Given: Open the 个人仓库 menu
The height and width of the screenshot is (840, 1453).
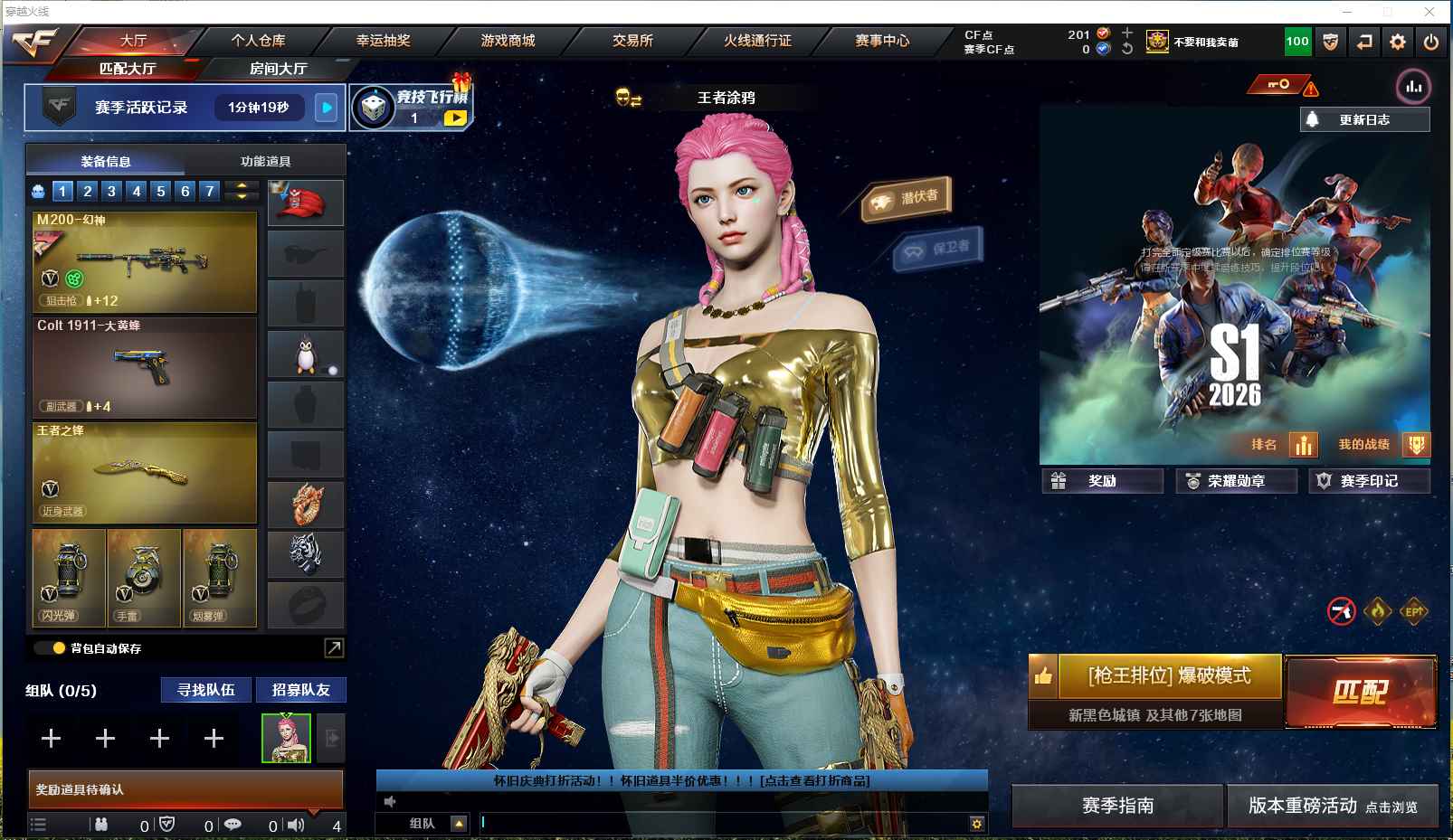Looking at the screenshot, I should point(258,41).
